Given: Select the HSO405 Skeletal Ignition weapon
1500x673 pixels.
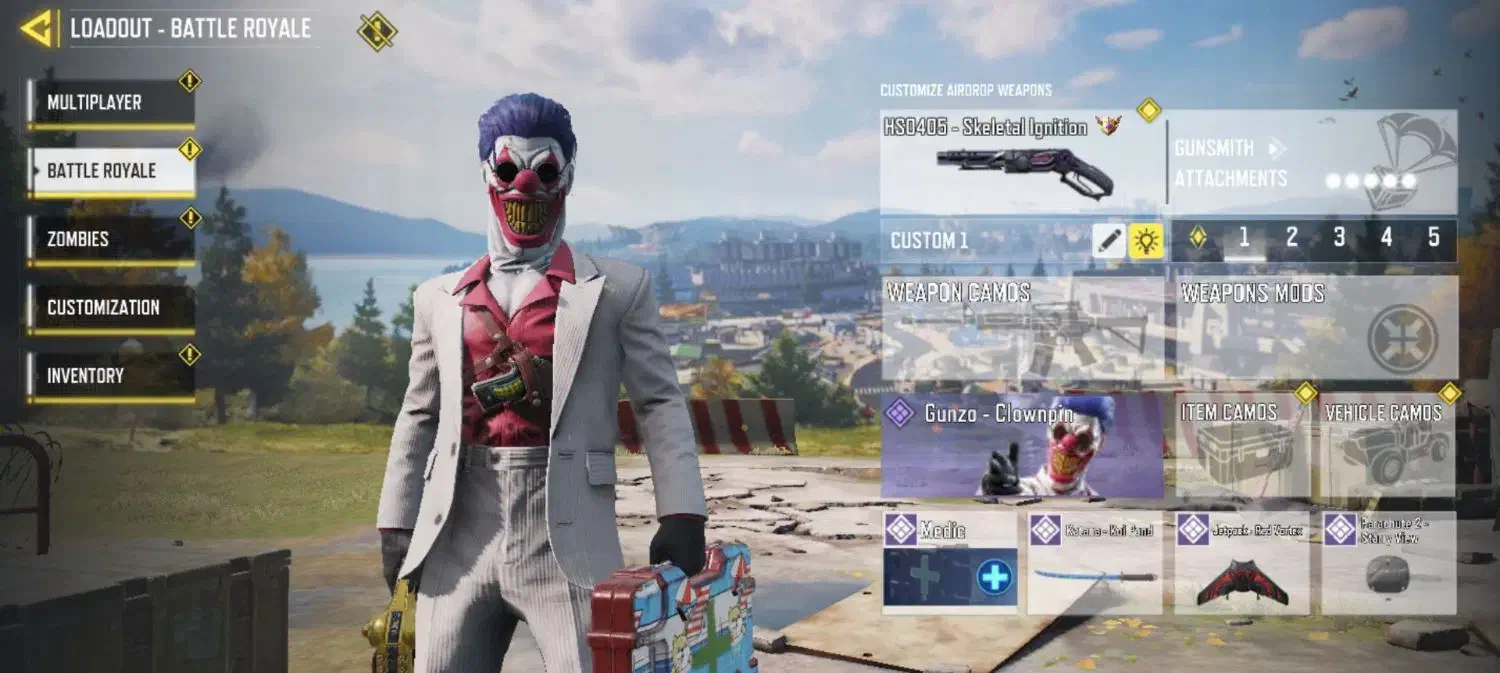Looking at the screenshot, I should pos(1020,162).
